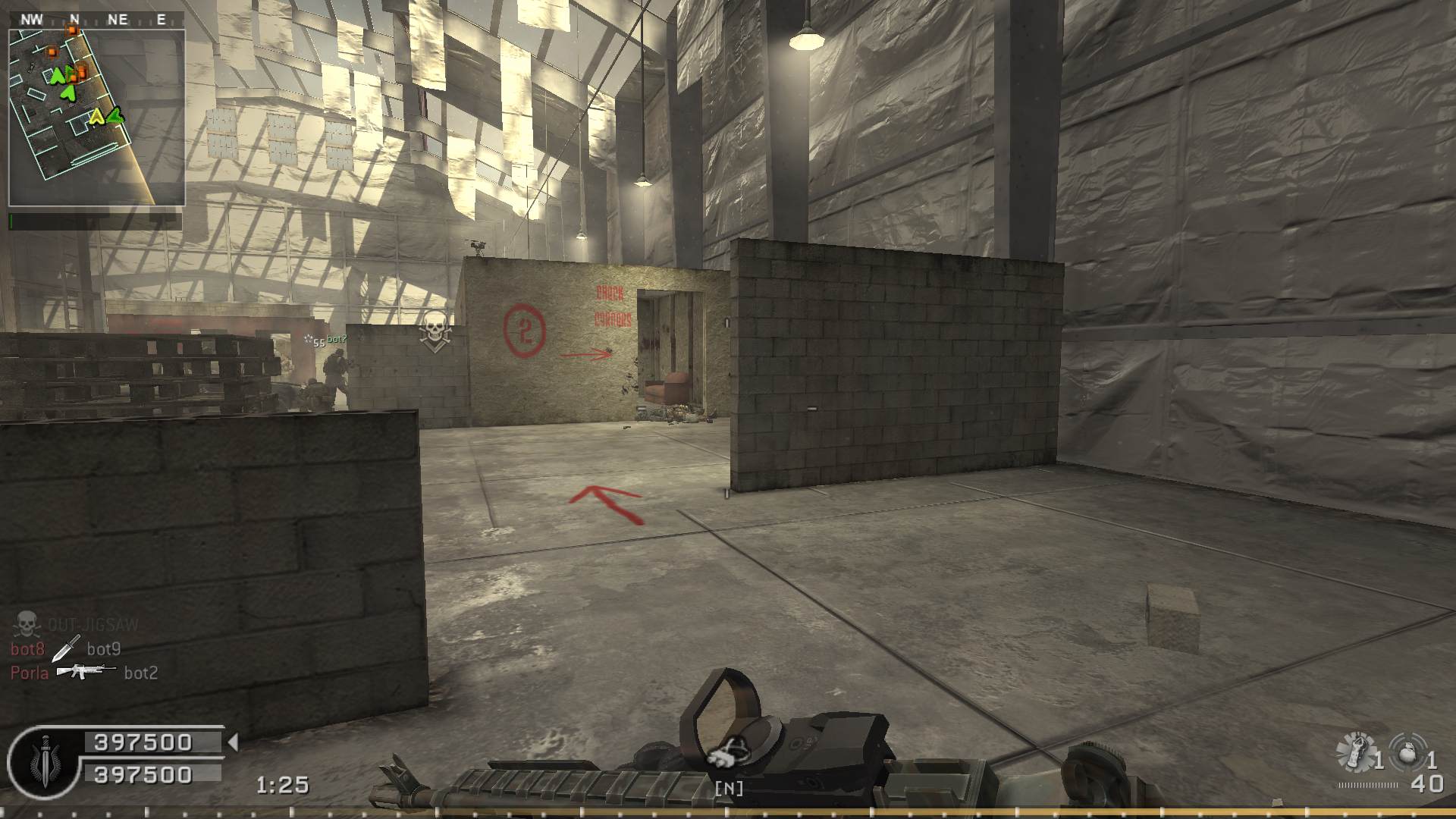Viewport: 1456px width, 819px height.
Task: Select the knife kill icon in killfeed
Action: [x=66, y=648]
